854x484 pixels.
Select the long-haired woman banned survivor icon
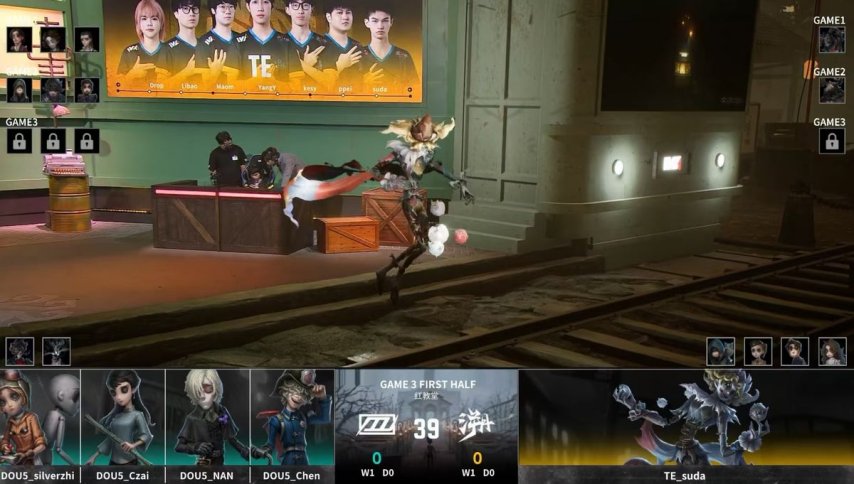(832, 351)
